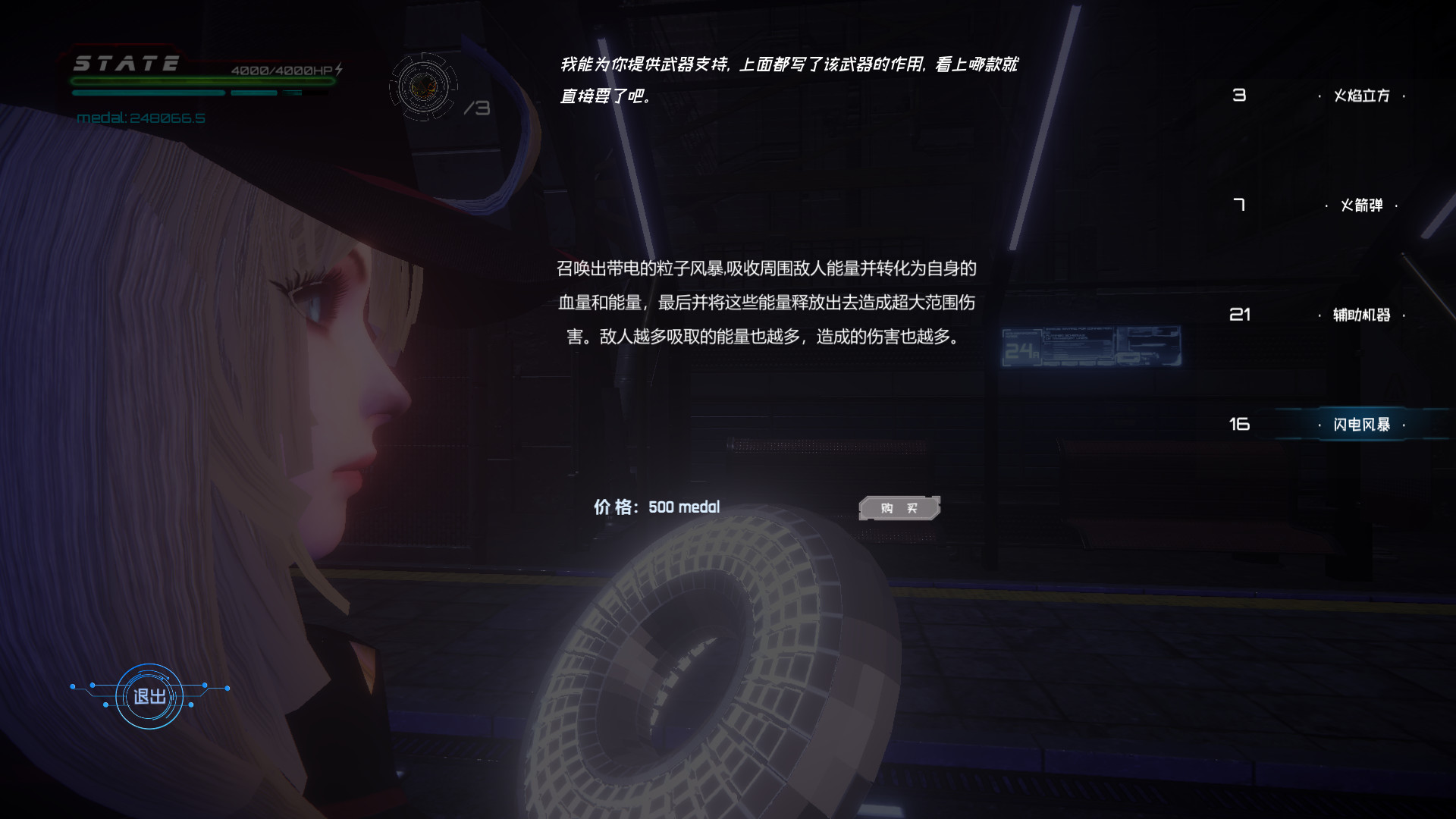Click the 价格 500 medal price label

(655, 507)
